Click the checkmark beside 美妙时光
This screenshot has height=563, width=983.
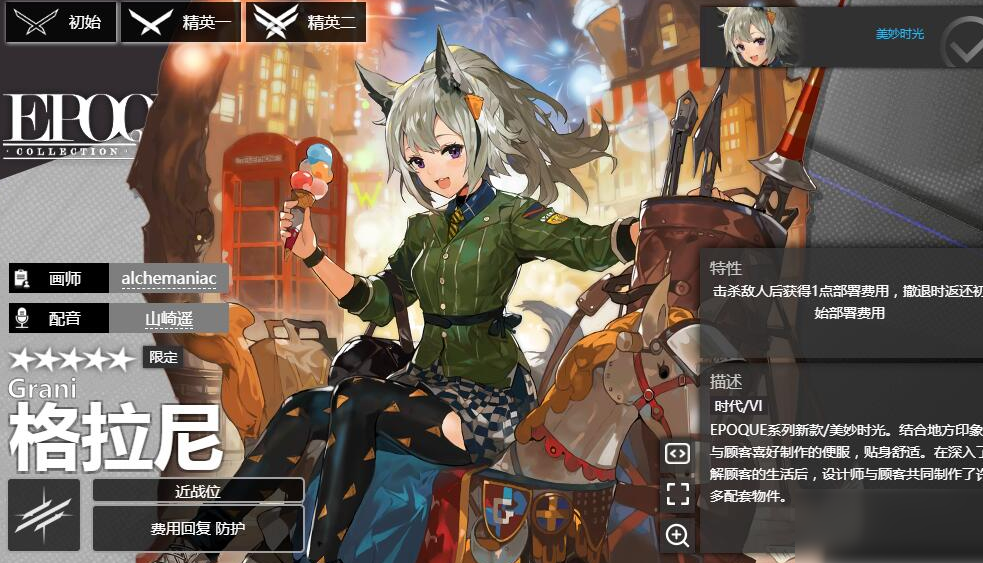pyautogui.click(x=964, y=40)
